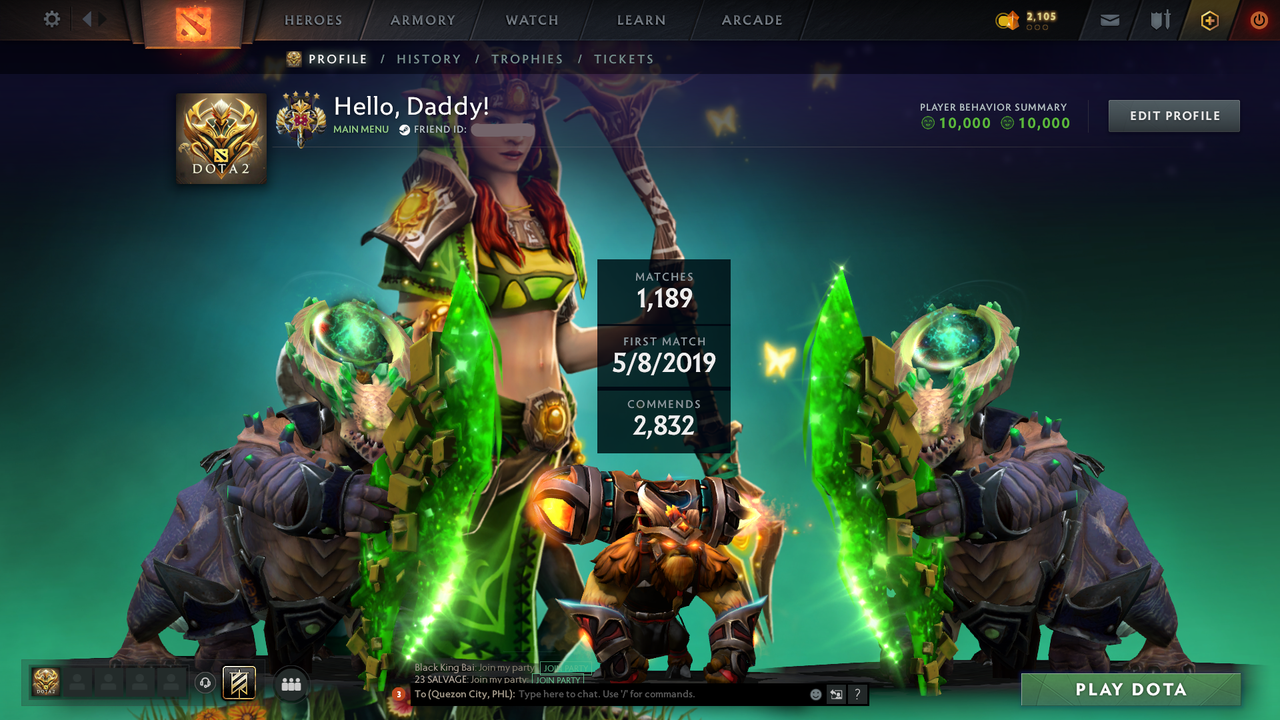Switch to the TROPHIES tab
This screenshot has height=720, width=1280.
[x=528, y=59]
